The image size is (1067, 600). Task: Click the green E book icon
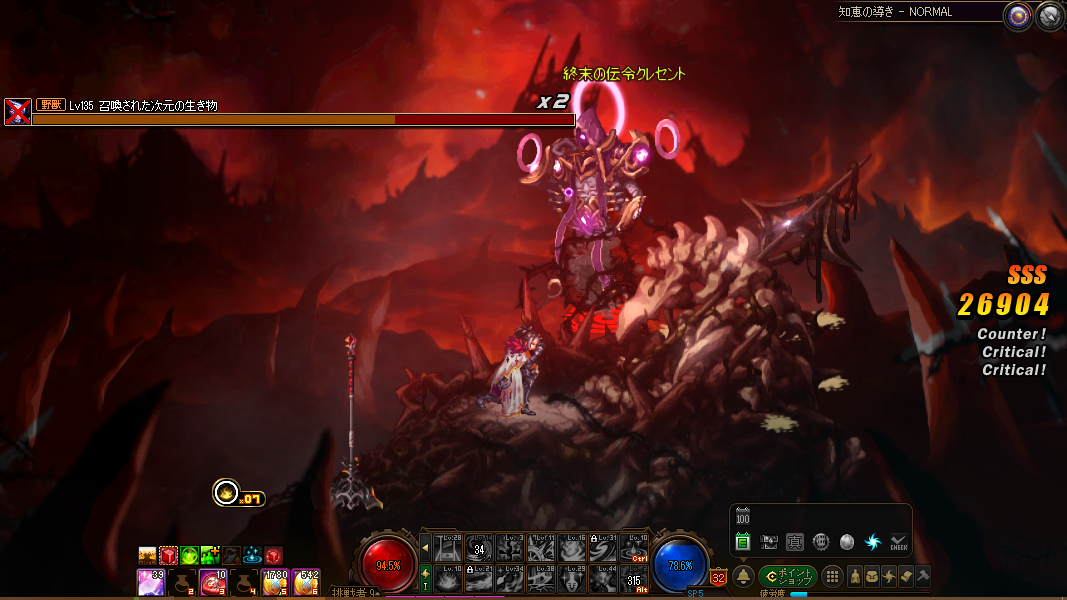click(743, 542)
